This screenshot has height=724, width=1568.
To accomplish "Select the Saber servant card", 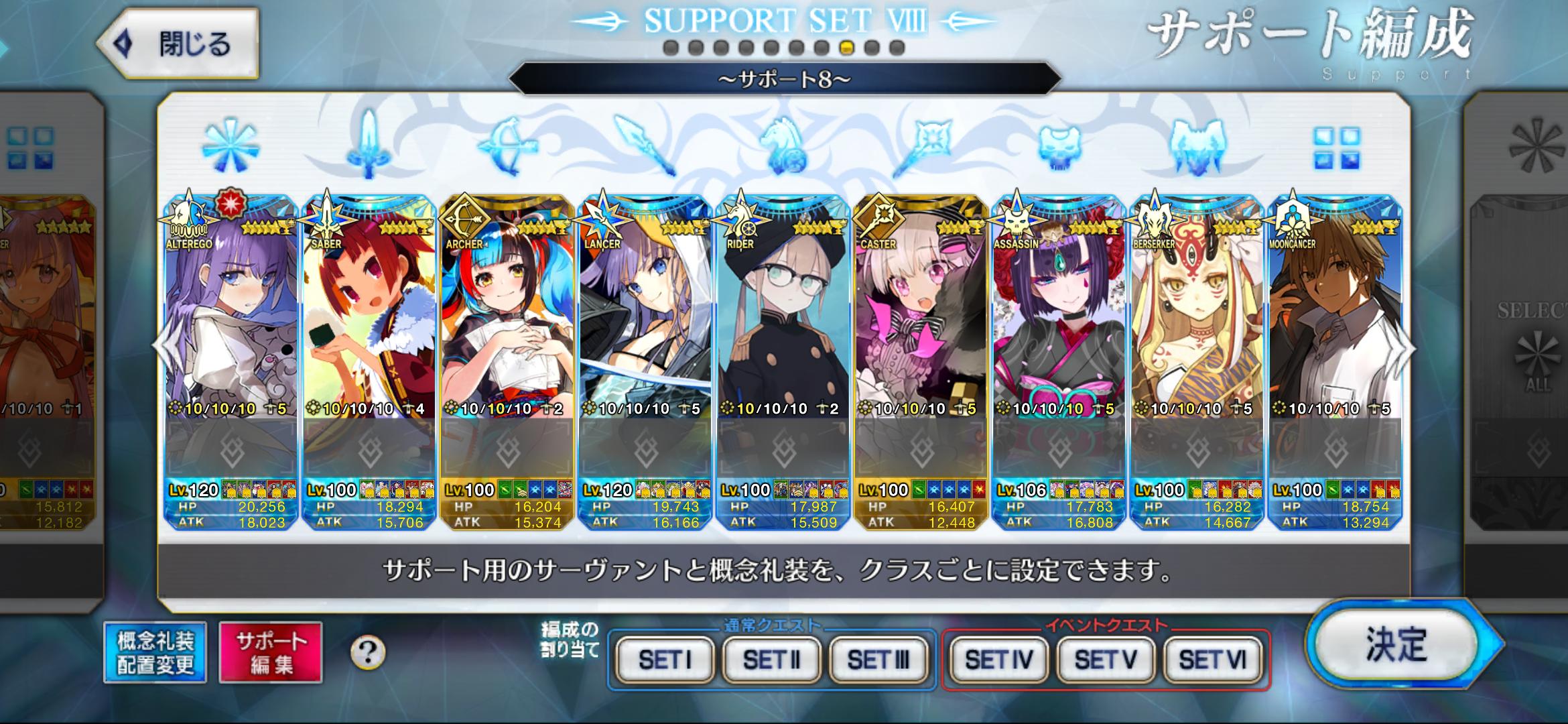I will tap(369, 322).
